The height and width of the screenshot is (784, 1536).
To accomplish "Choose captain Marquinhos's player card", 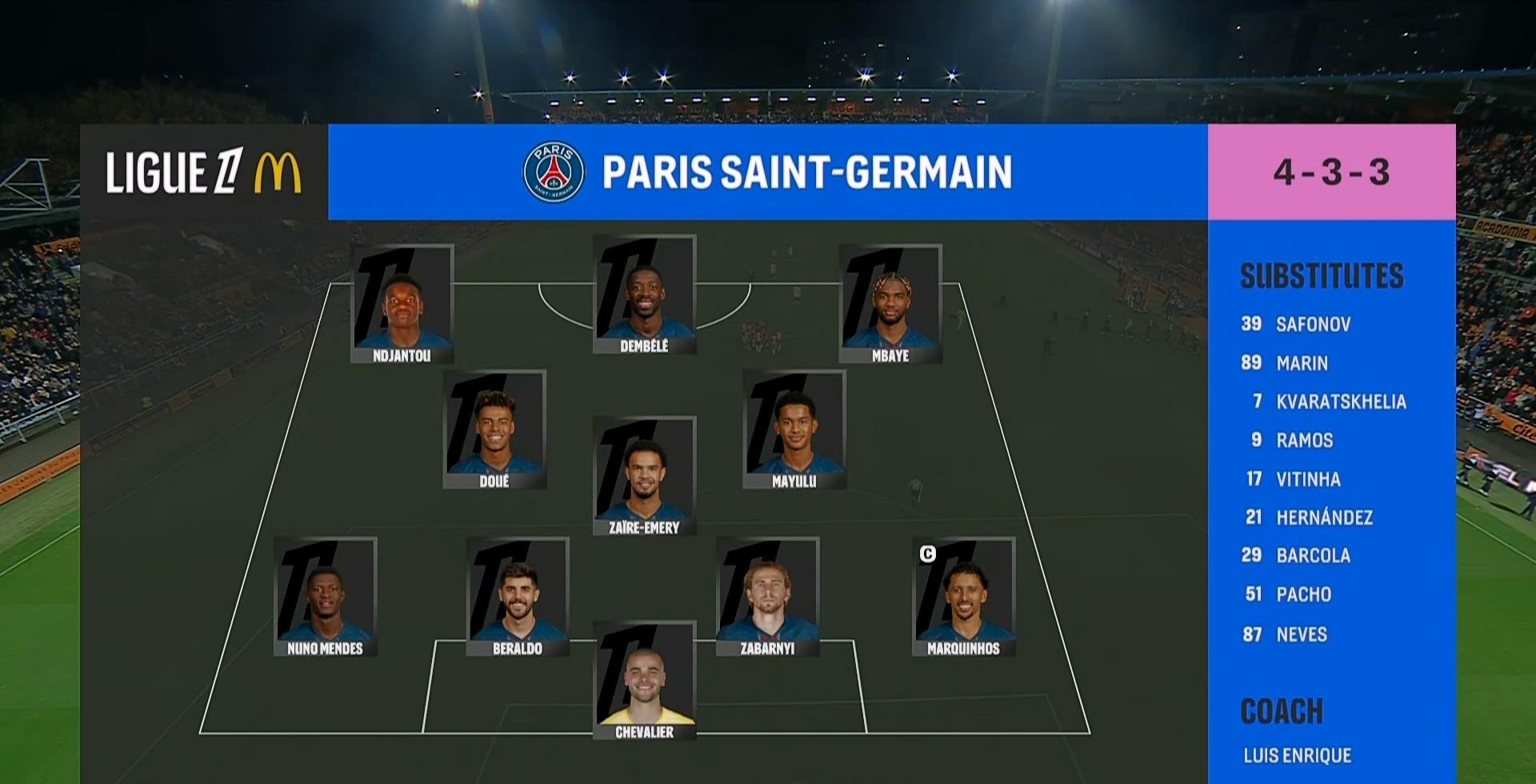I will tap(963, 597).
